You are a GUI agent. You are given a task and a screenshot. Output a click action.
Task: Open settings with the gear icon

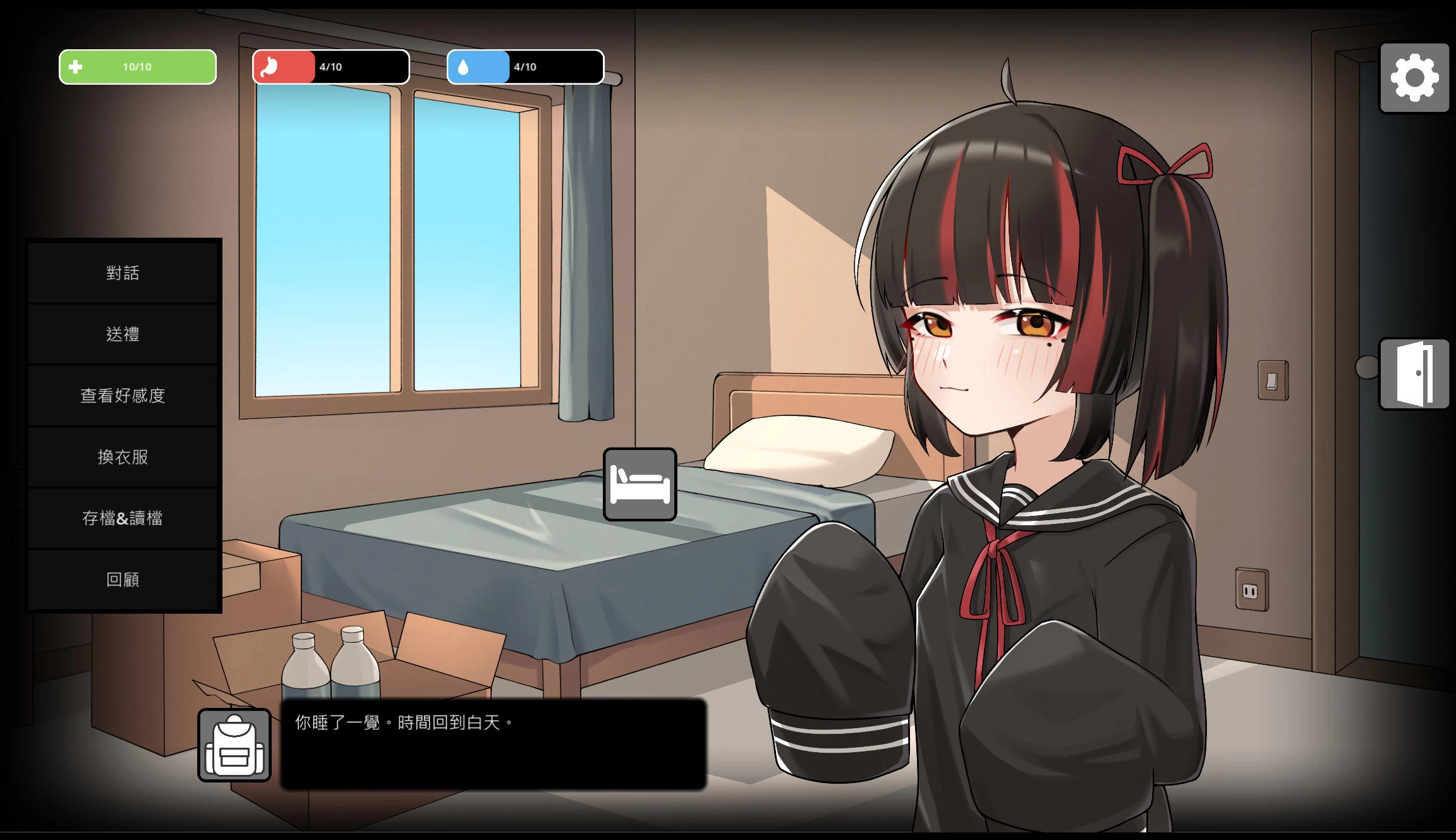(x=1414, y=78)
